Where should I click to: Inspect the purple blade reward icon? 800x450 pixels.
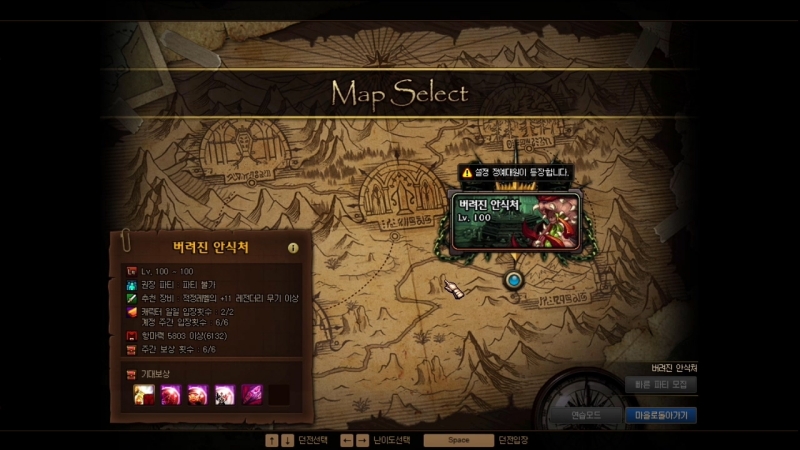[251, 394]
